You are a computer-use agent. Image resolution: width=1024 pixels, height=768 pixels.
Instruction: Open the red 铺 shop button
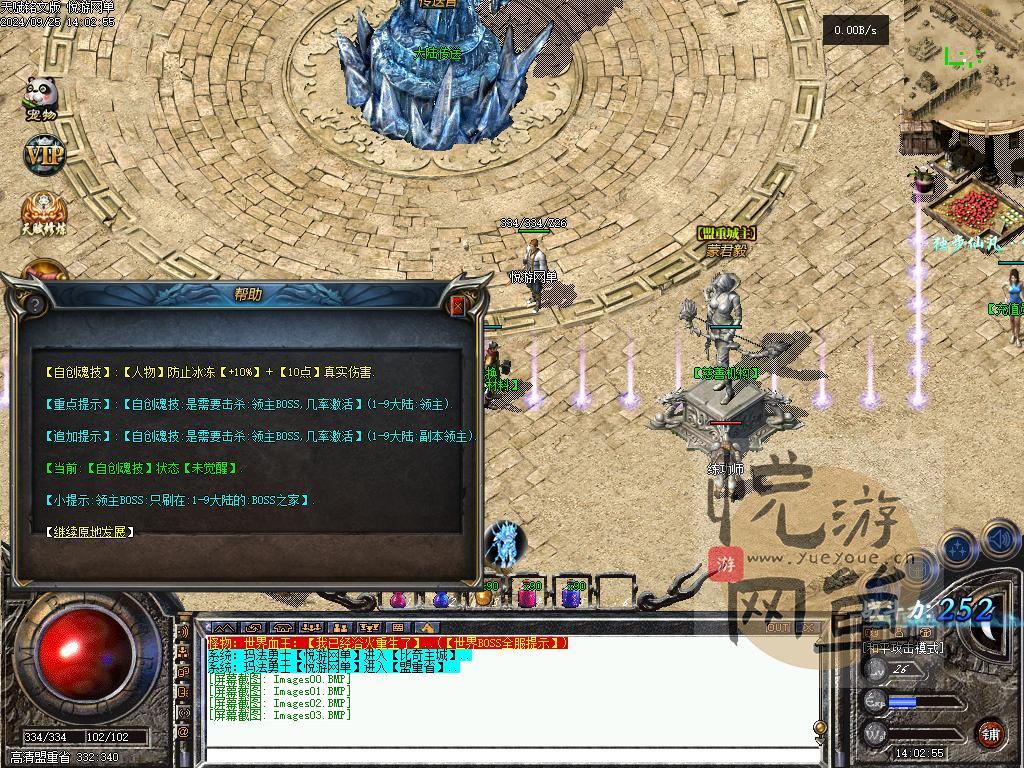[x=990, y=732]
